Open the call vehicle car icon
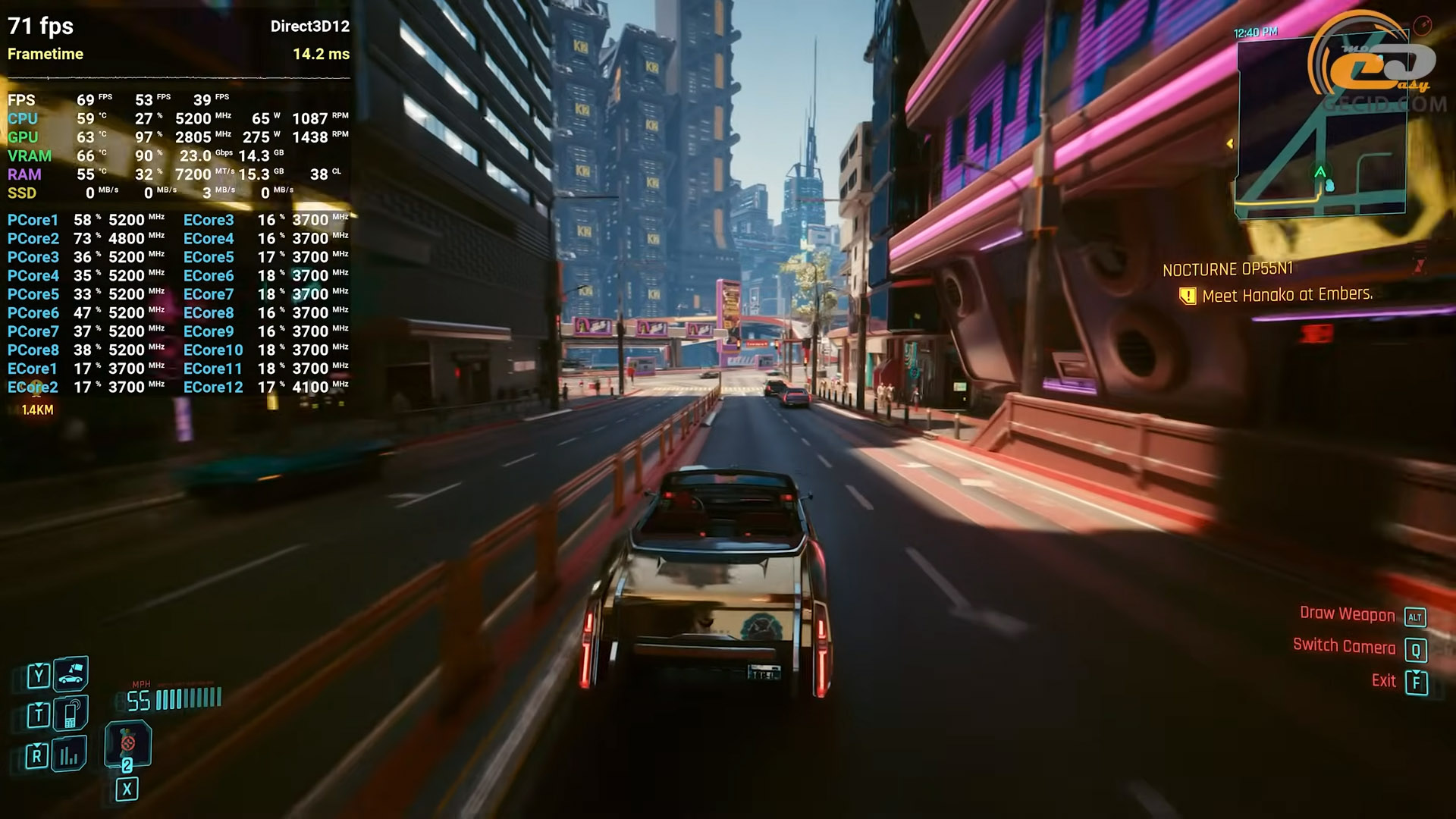This screenshot has width=1456, height=819. (x=71, y=673)
